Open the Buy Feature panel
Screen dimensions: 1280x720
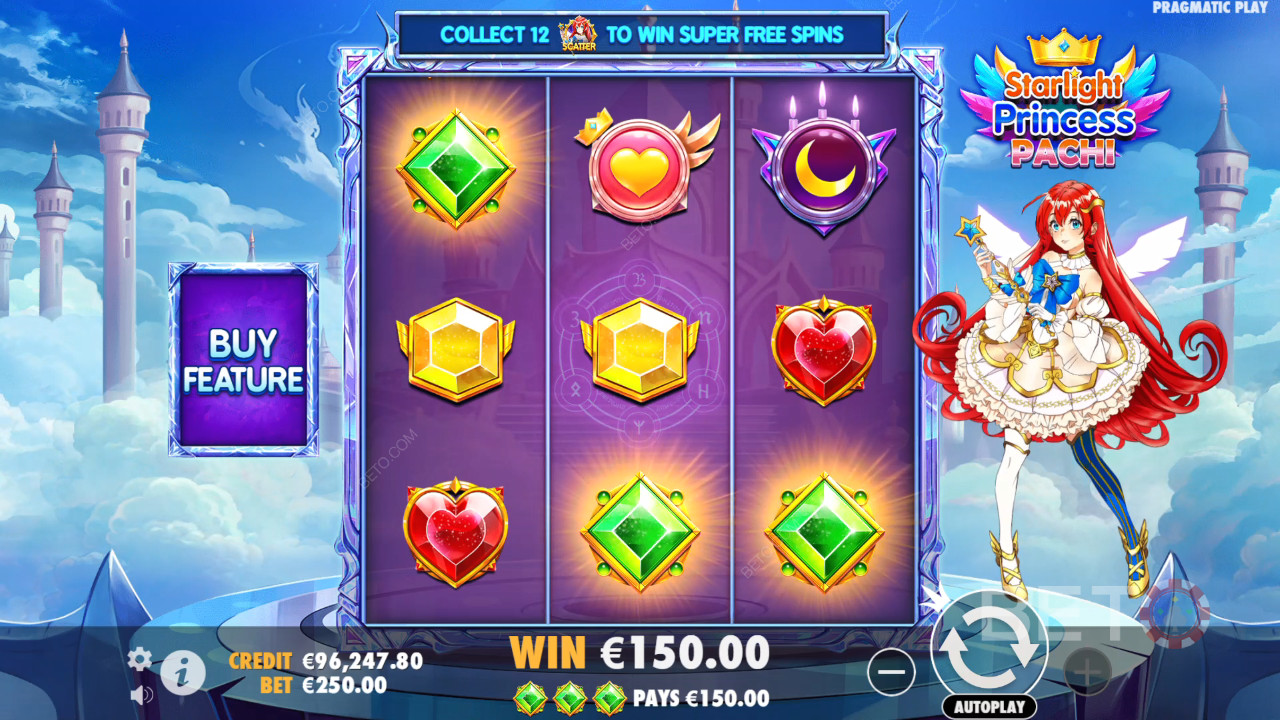[x=243, y=360]
